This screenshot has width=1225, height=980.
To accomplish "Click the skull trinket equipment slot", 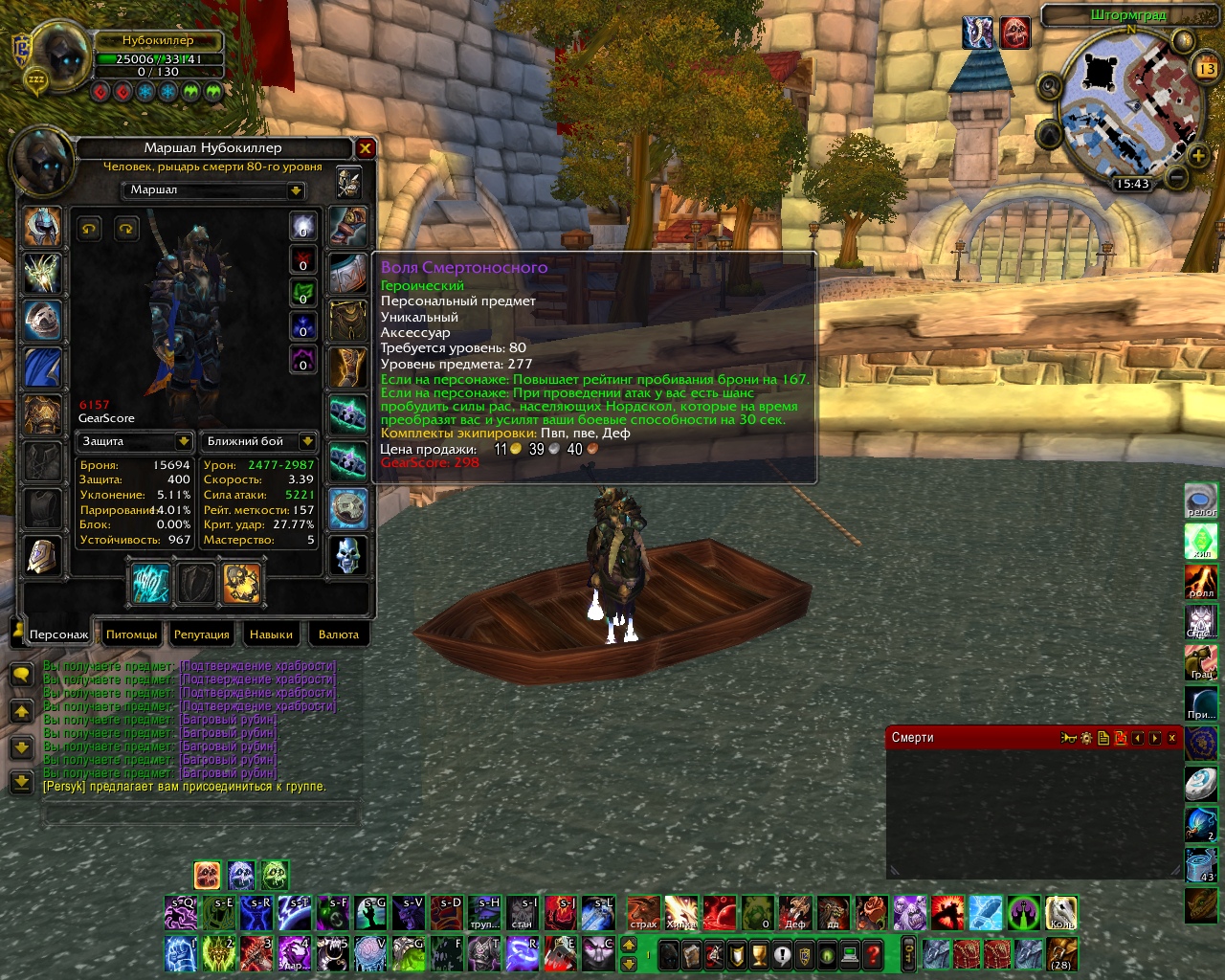I will [348, 555].
